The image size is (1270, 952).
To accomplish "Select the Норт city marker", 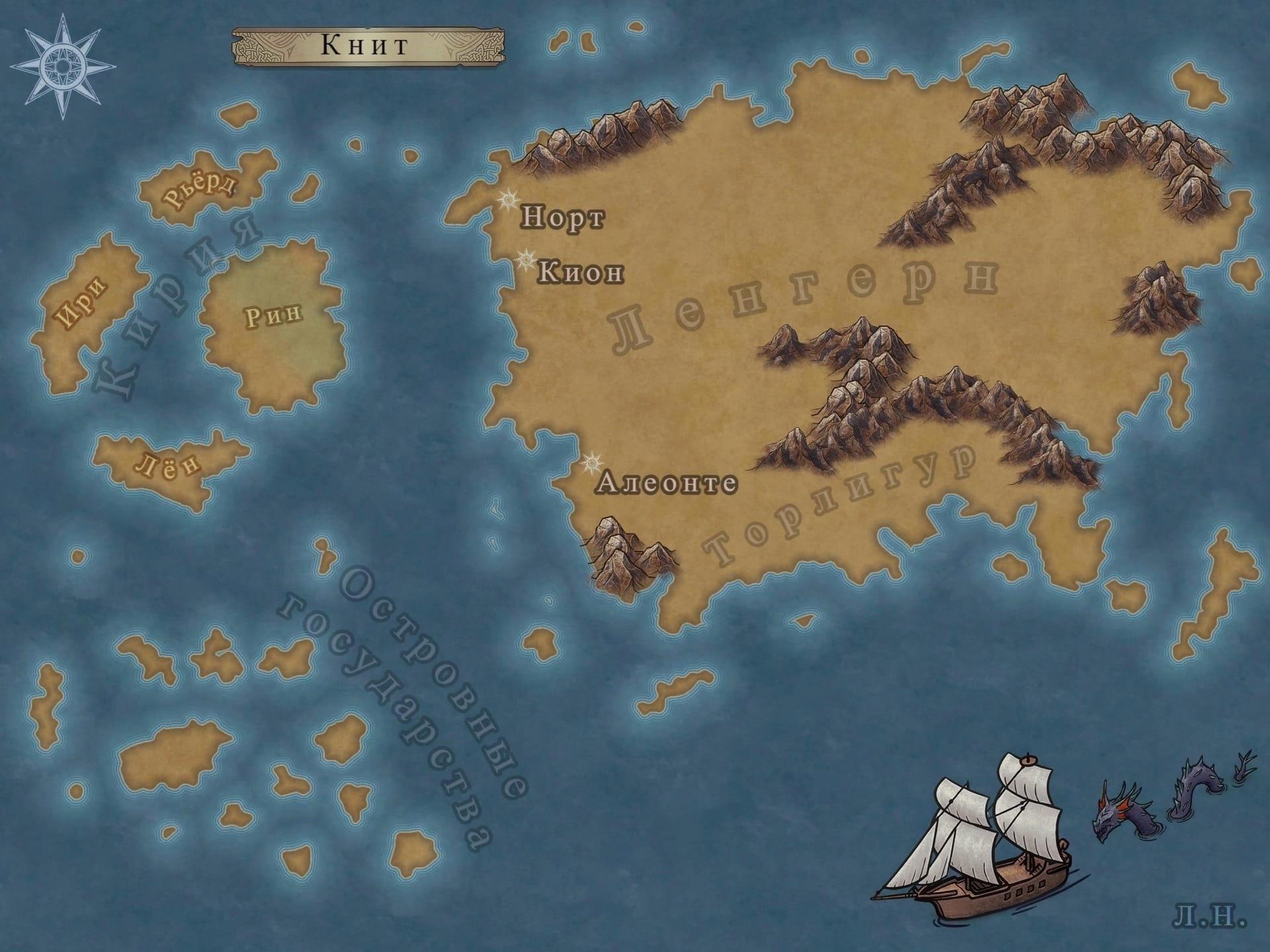I will tap(509, 199).
